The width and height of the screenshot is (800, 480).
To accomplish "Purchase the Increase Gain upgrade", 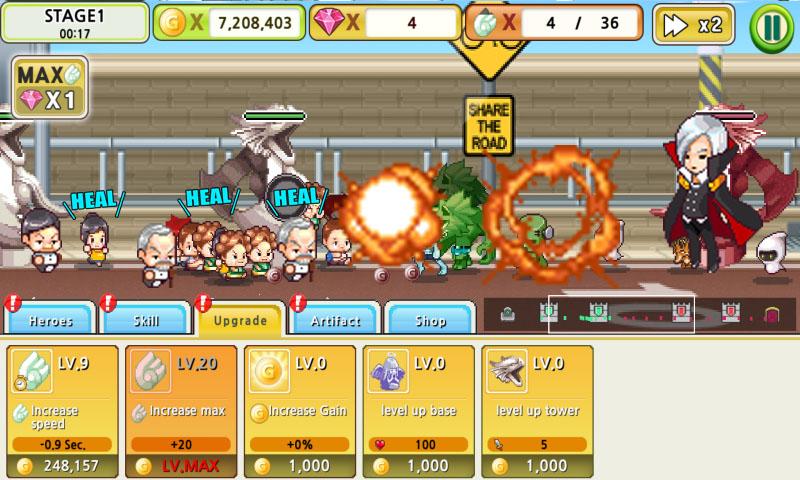I will [x=298, y=411].
